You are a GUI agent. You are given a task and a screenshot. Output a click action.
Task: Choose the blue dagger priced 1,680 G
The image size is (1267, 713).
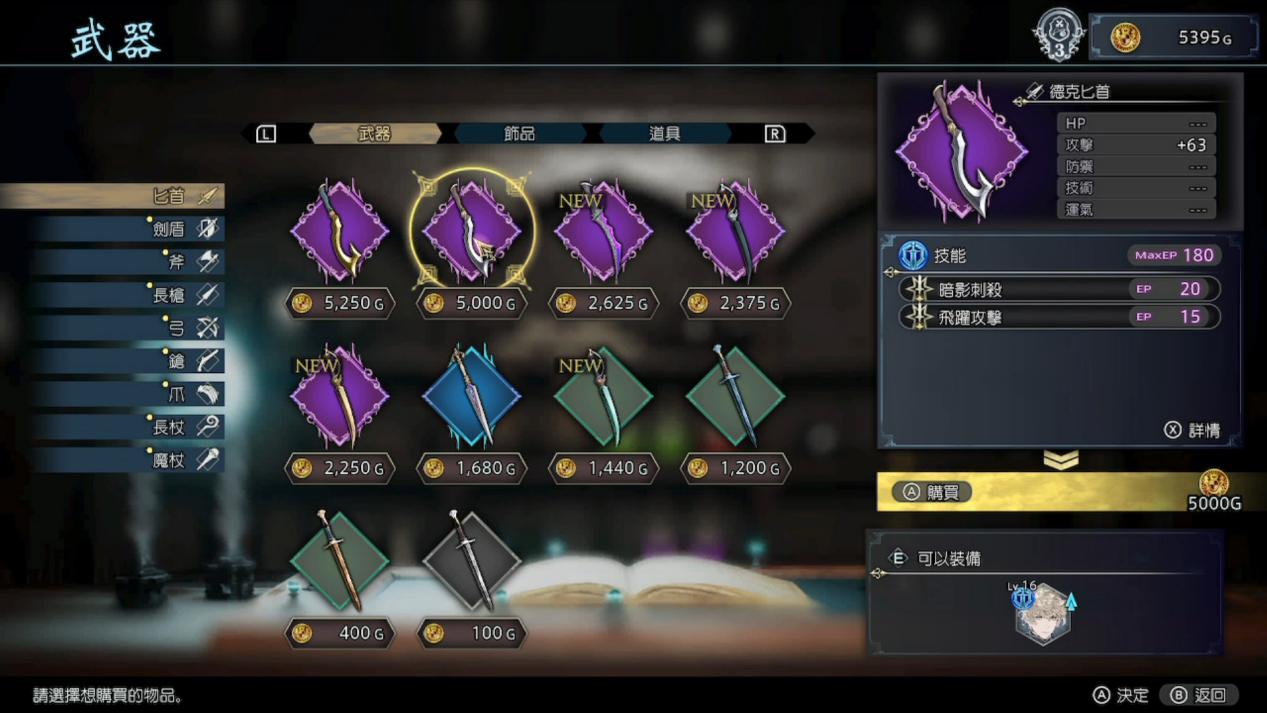[471, 397]
